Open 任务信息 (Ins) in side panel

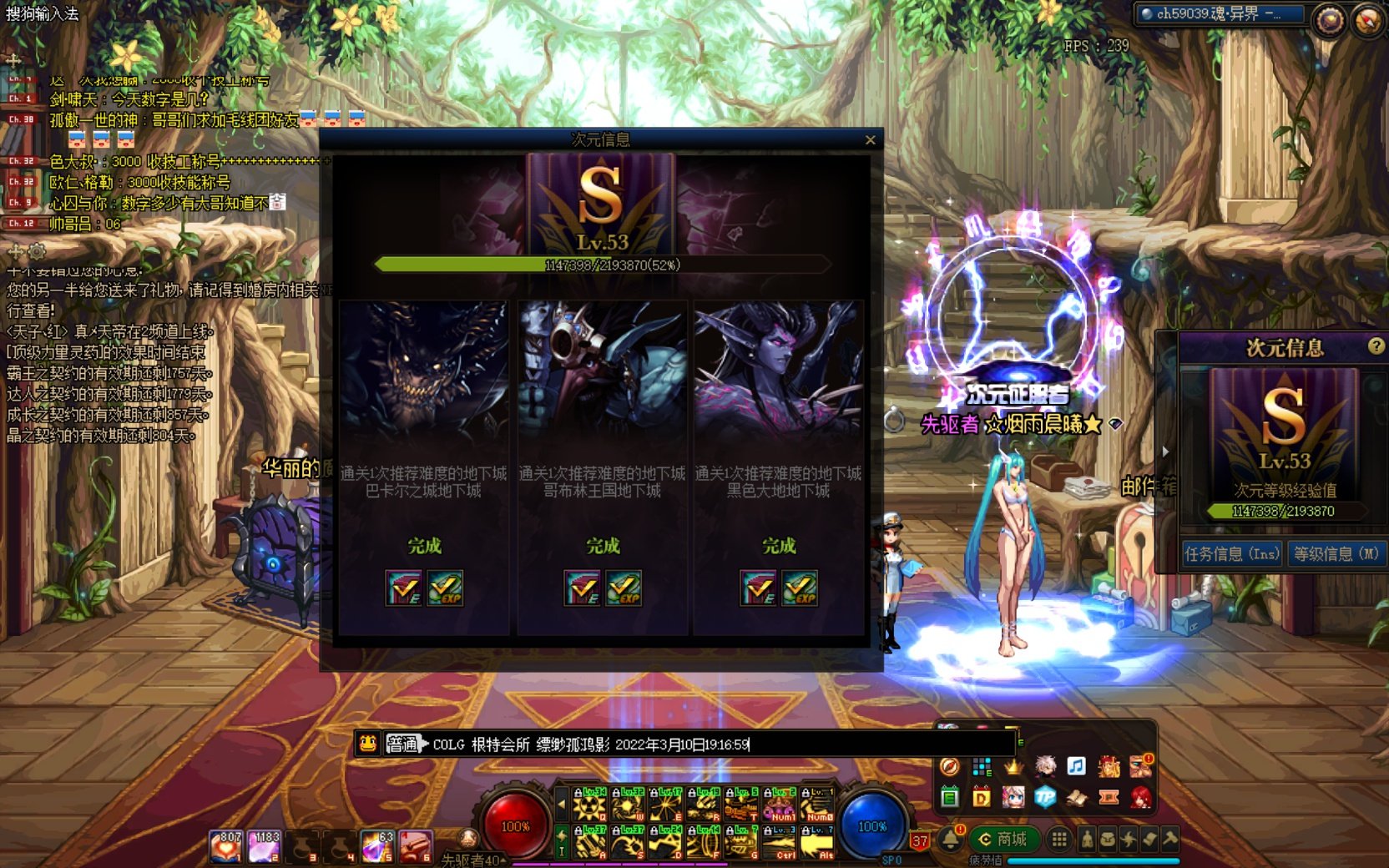pos(1231,553)
